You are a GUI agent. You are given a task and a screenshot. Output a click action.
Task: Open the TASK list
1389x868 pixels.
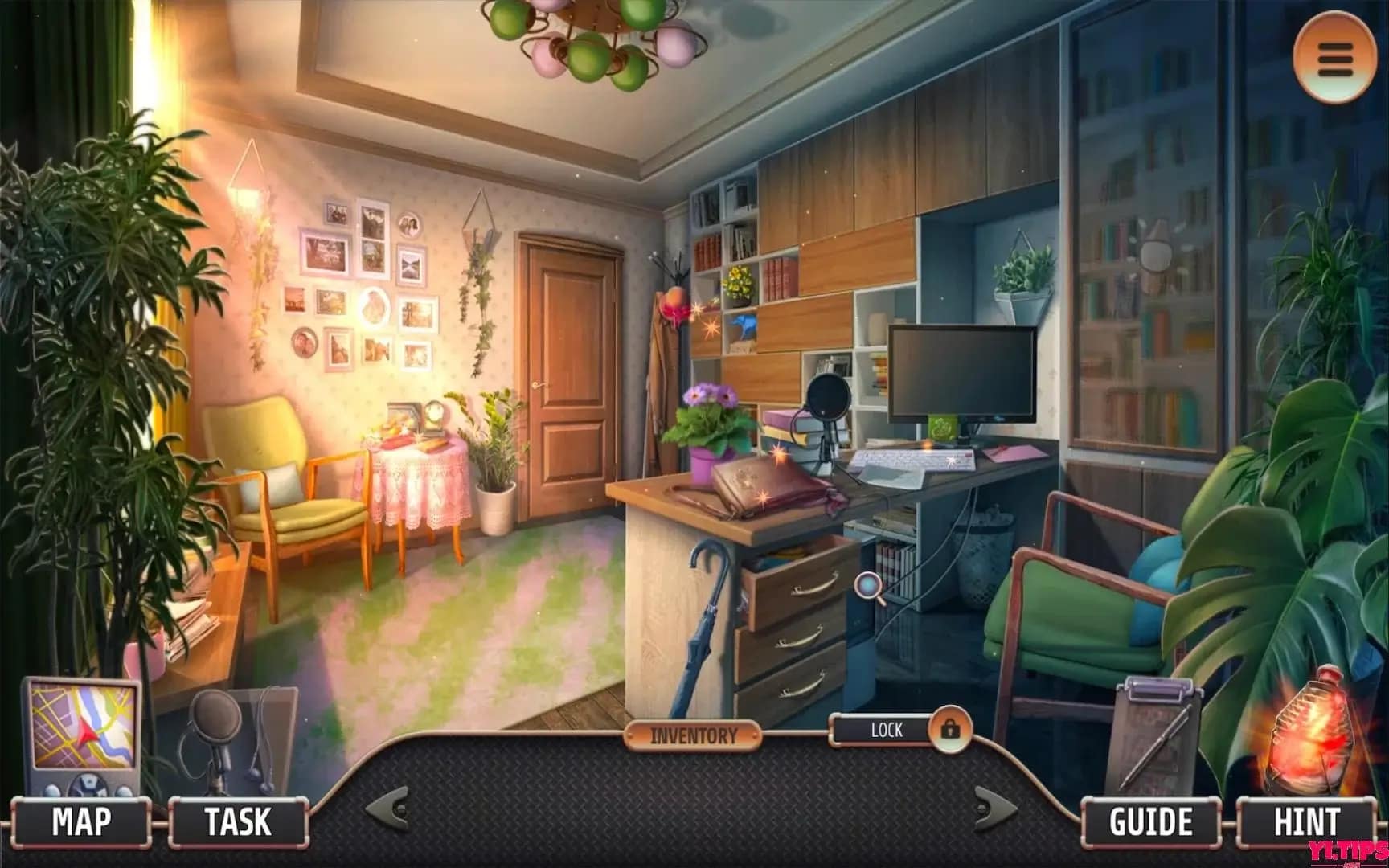[x=236, y=822]
